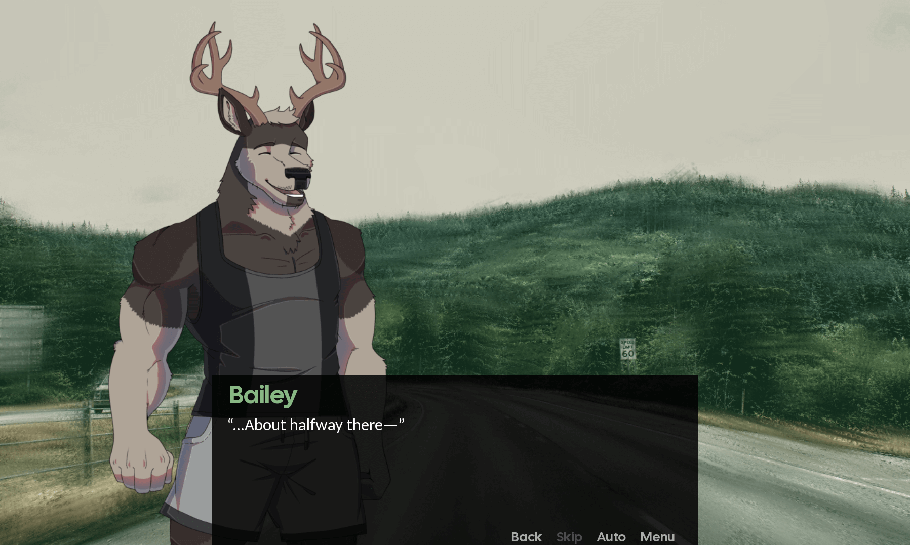This screenshot has height=545, width=910.
Task: Go Back to the previous line
Action: pos(526,537)
